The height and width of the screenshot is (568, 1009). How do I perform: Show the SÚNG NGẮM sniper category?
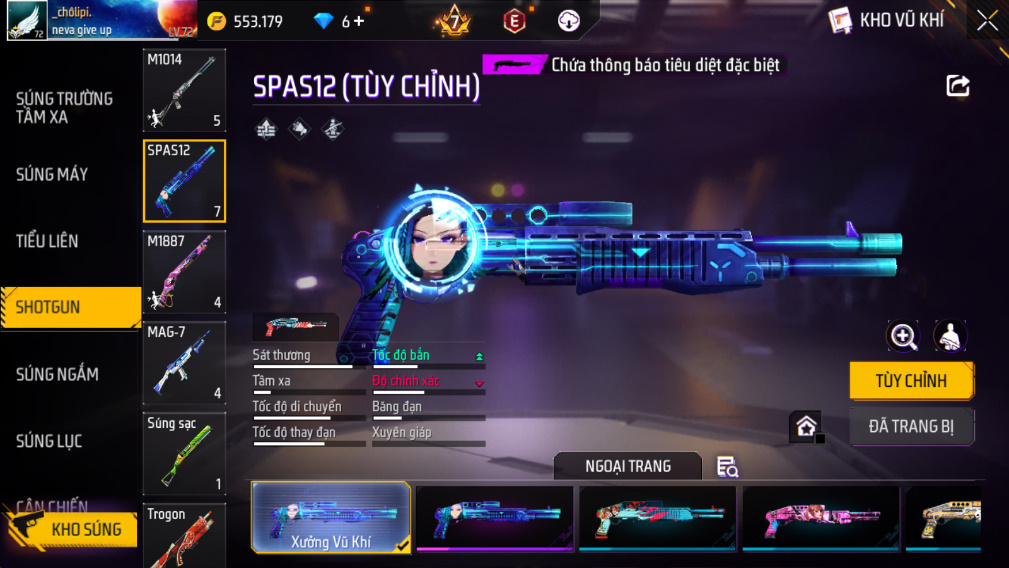coord(57,375)
